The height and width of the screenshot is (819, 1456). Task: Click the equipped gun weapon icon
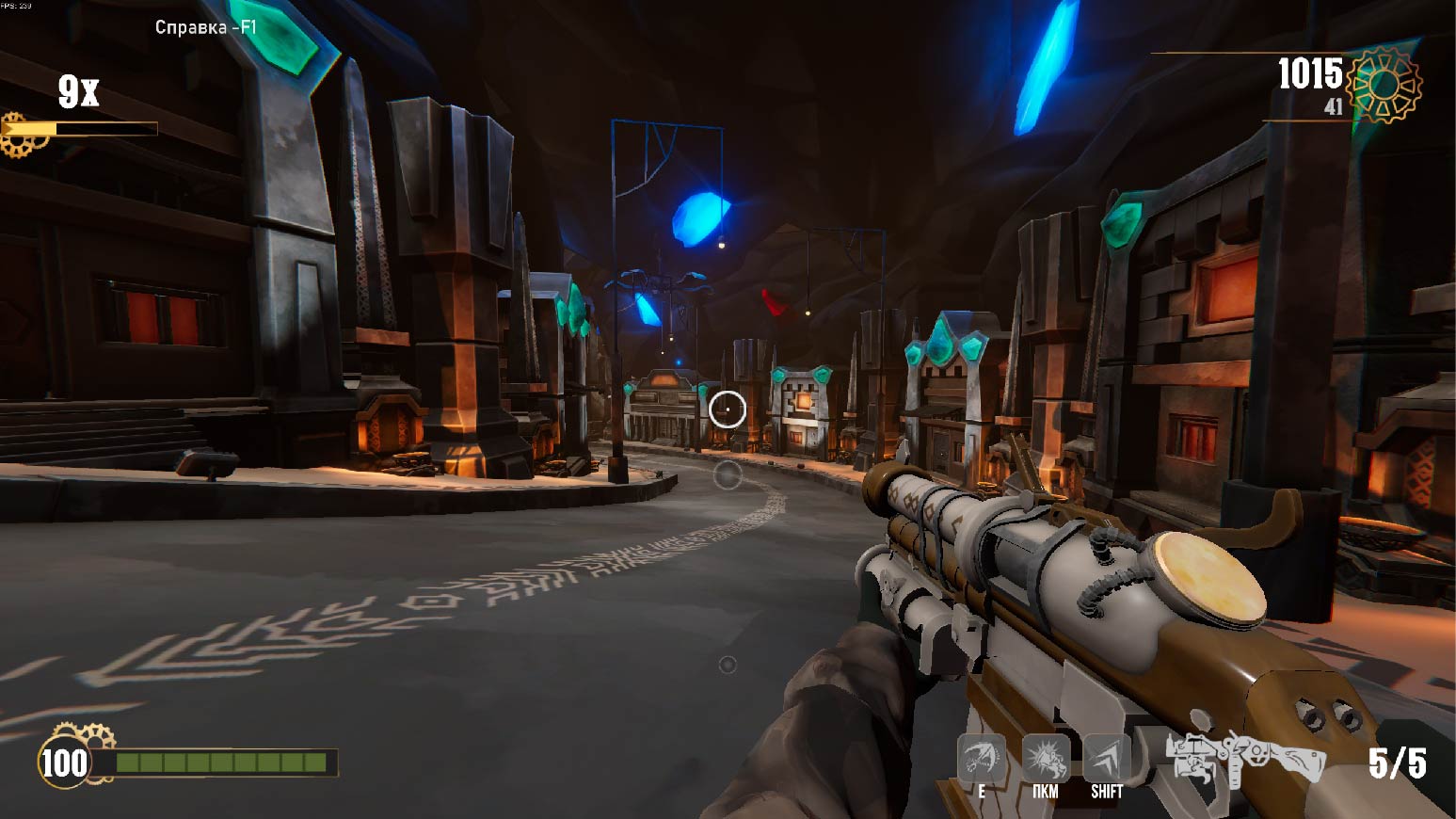pos(1244,761)
